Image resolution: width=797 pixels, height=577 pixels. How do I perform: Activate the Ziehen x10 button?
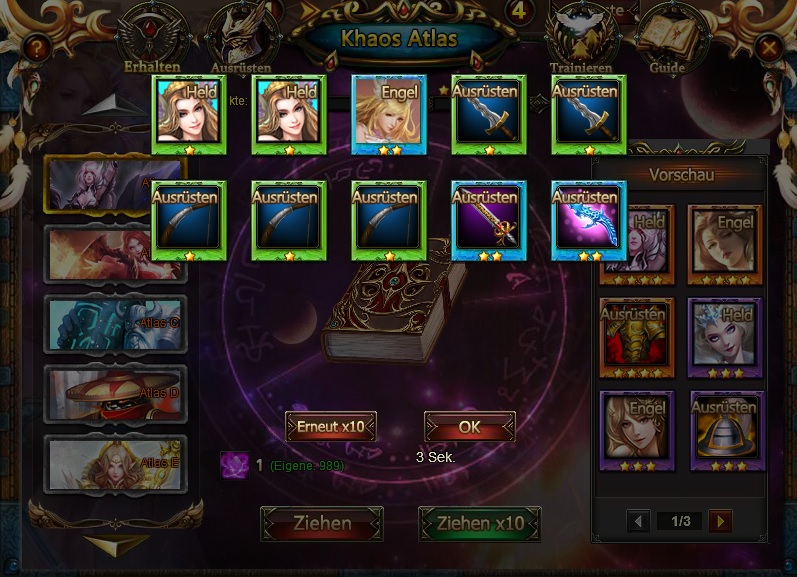coord(480,523)
